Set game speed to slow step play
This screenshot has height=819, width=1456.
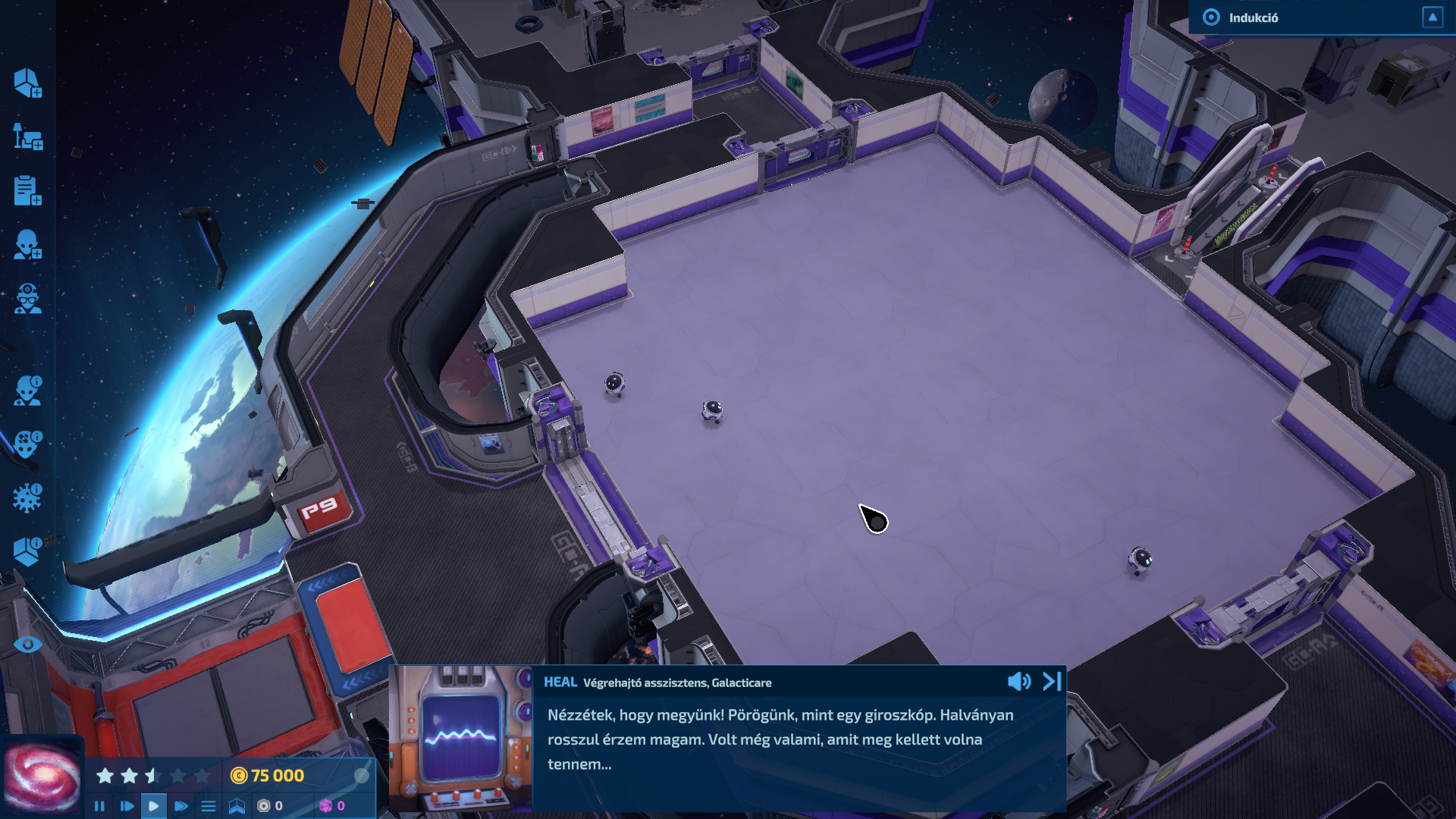tap(127, 806)
